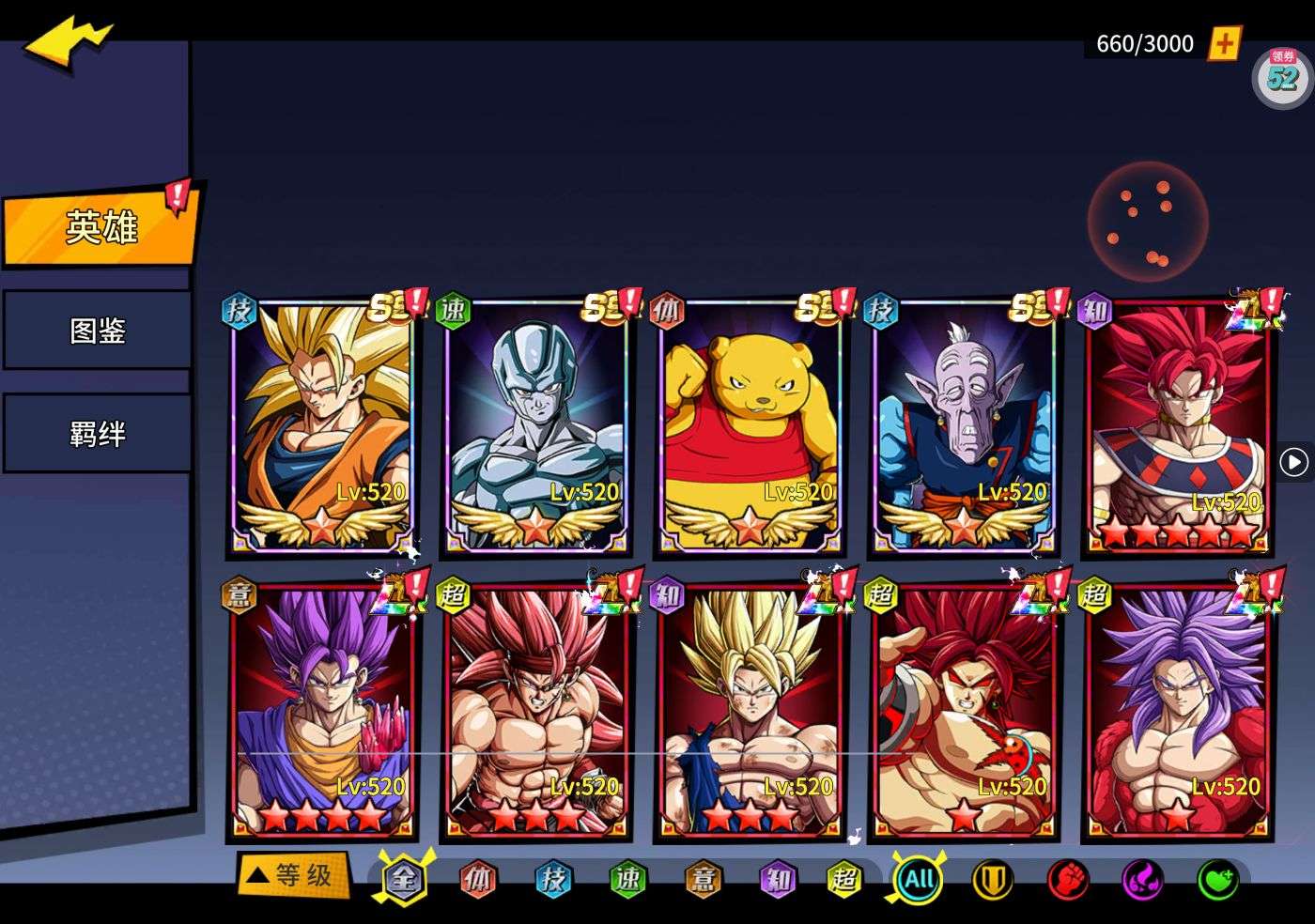1315x924 pixels.
Task: Select the Super Saiyan 3 Goku card
Action: pyautogui.click(x=322, y=425)
